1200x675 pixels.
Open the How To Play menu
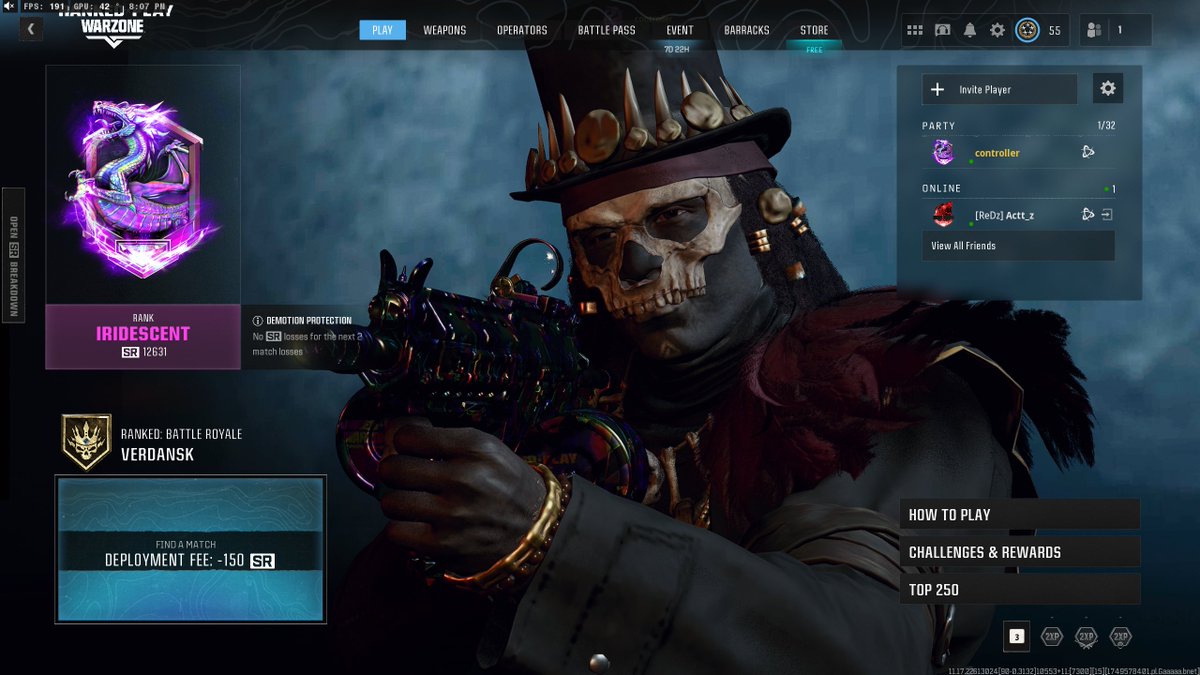pyautogui.click(x=1019, y=515)
